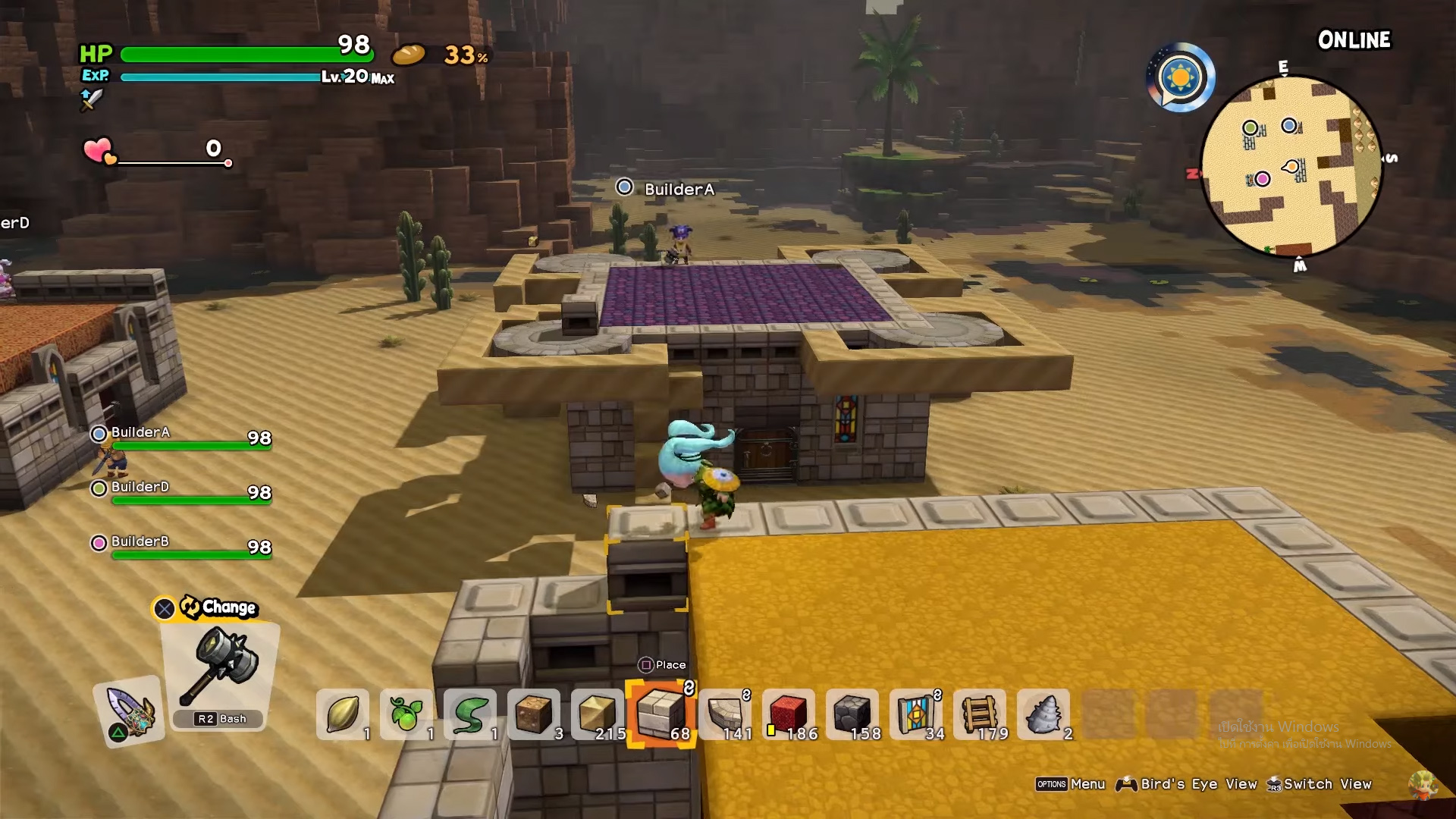This screenshot has height=819, width=1456.
Task: Click the highlighted stone brick block slot
Action: click(661, 714)
